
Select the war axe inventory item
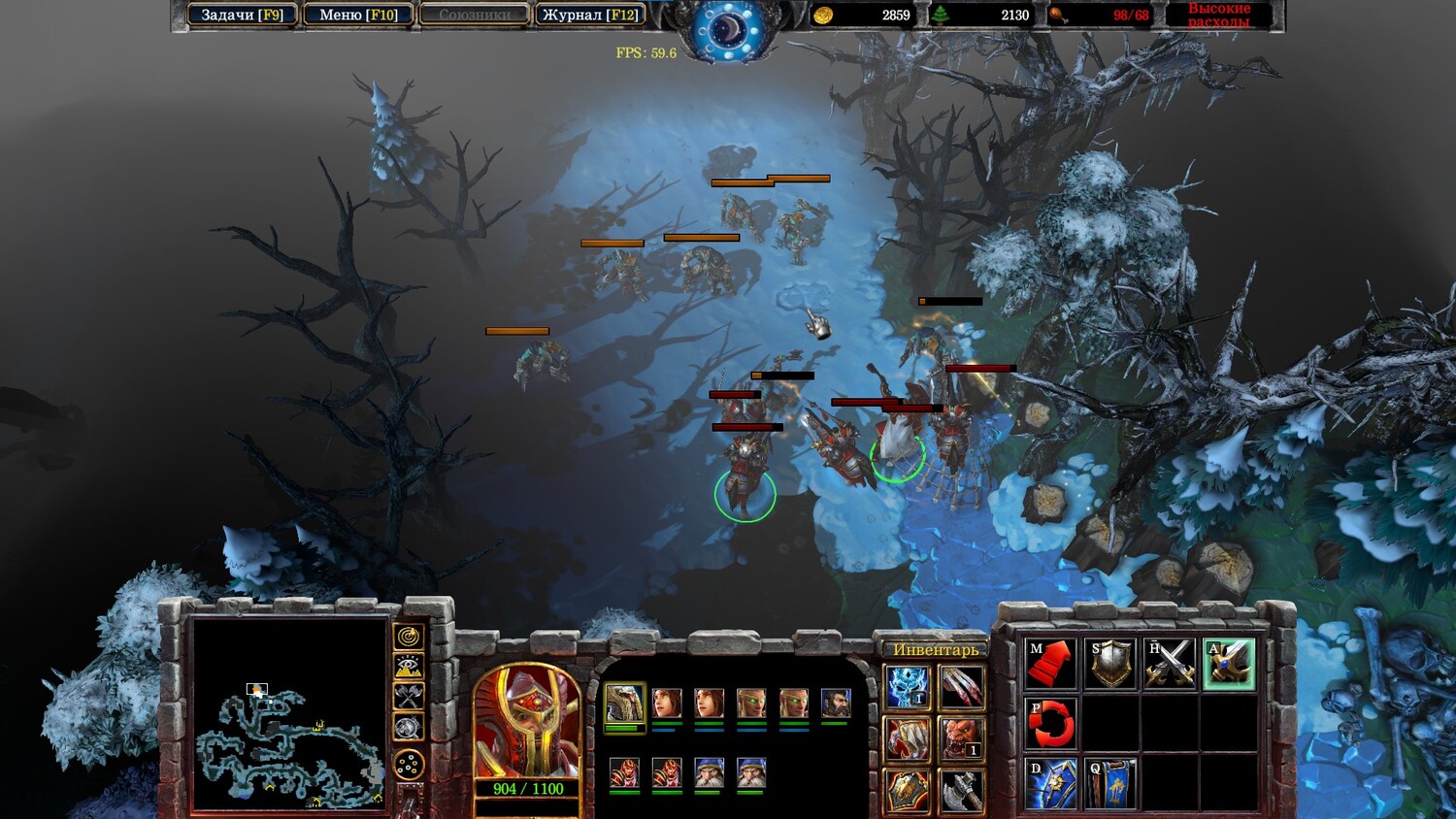[x=961, y=791]
